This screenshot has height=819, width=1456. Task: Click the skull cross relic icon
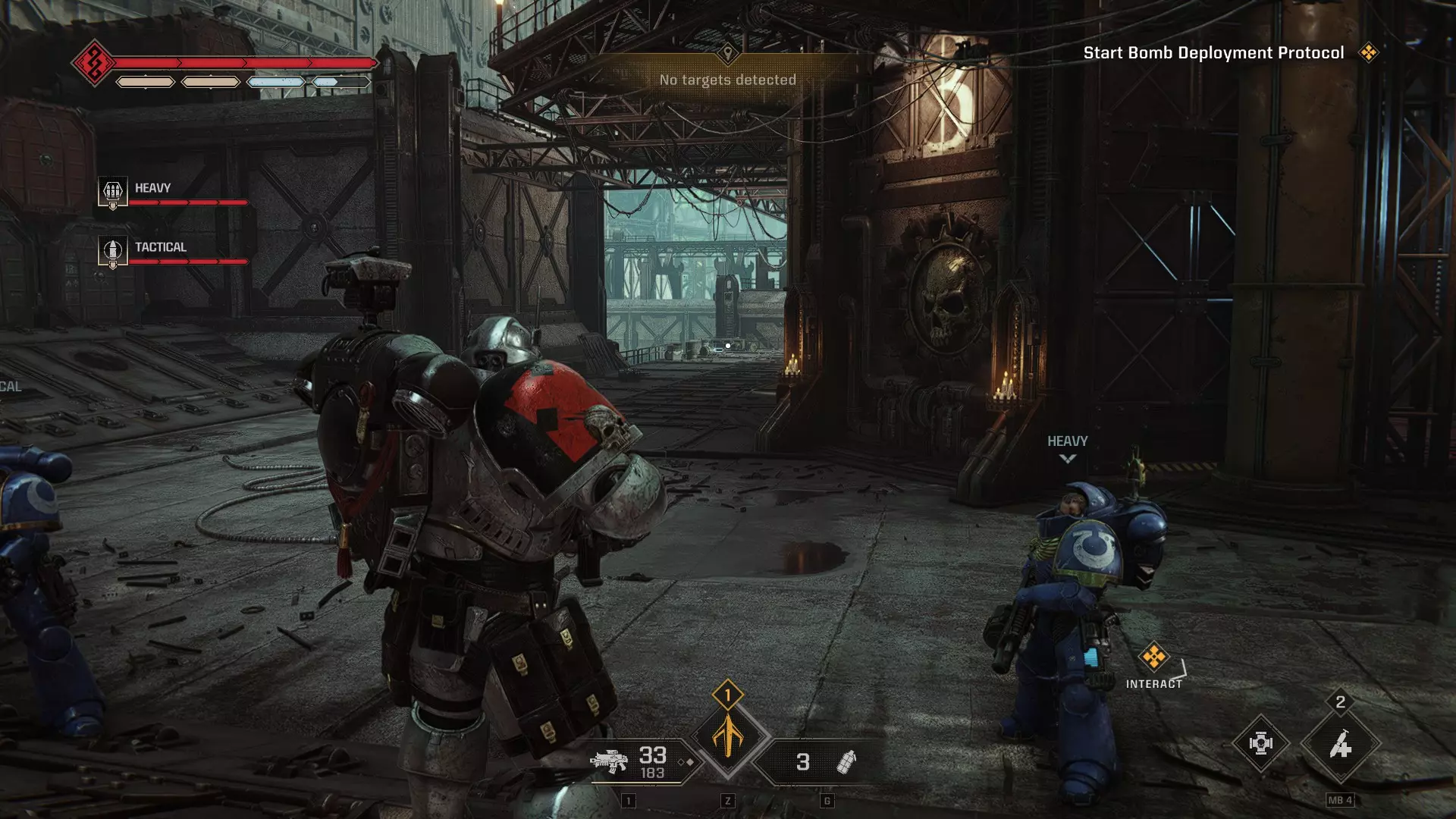coord(1260,743)
